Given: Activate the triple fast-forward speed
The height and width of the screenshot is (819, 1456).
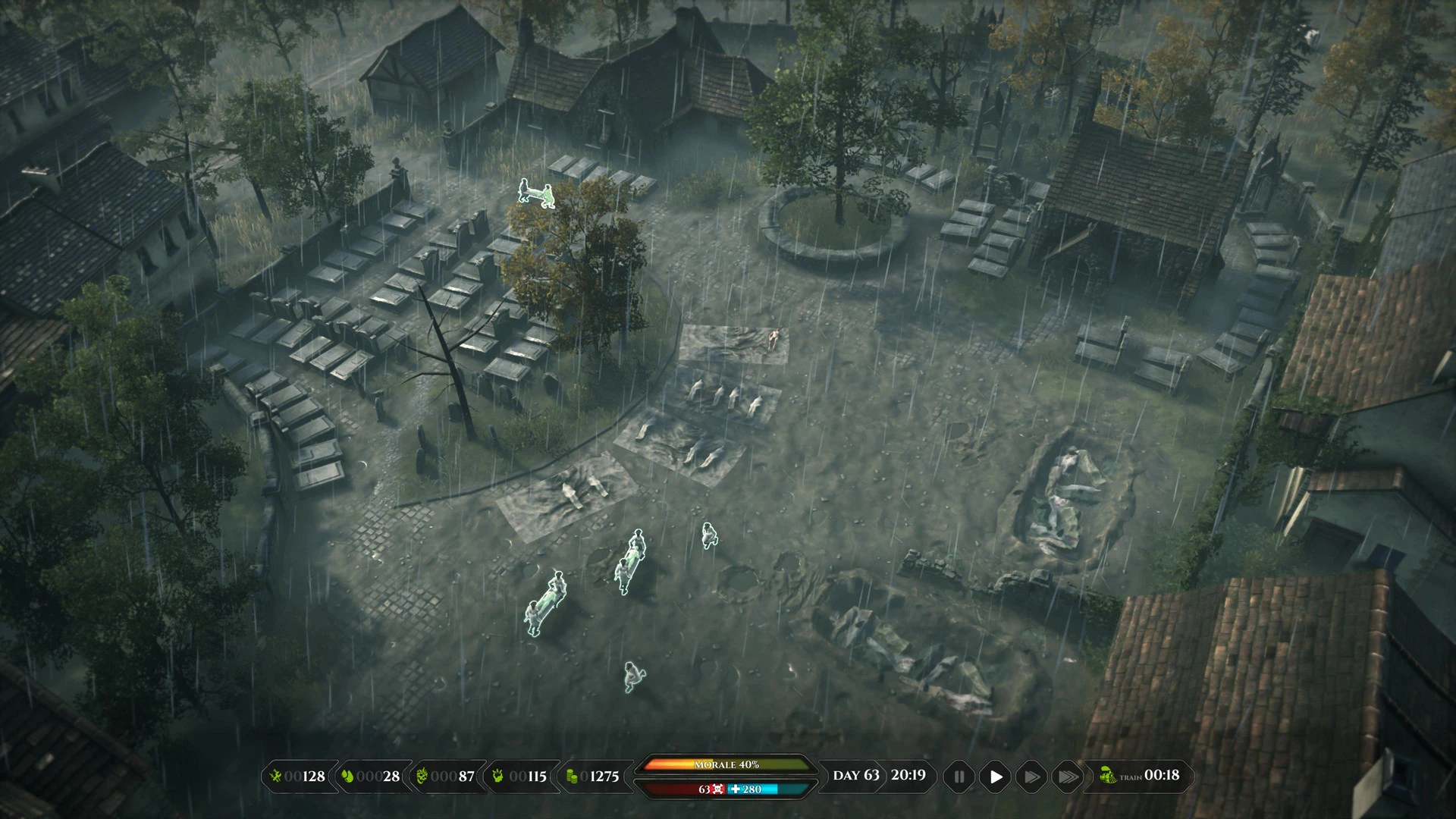Looking at the screenshot, I should (1067, 777).
